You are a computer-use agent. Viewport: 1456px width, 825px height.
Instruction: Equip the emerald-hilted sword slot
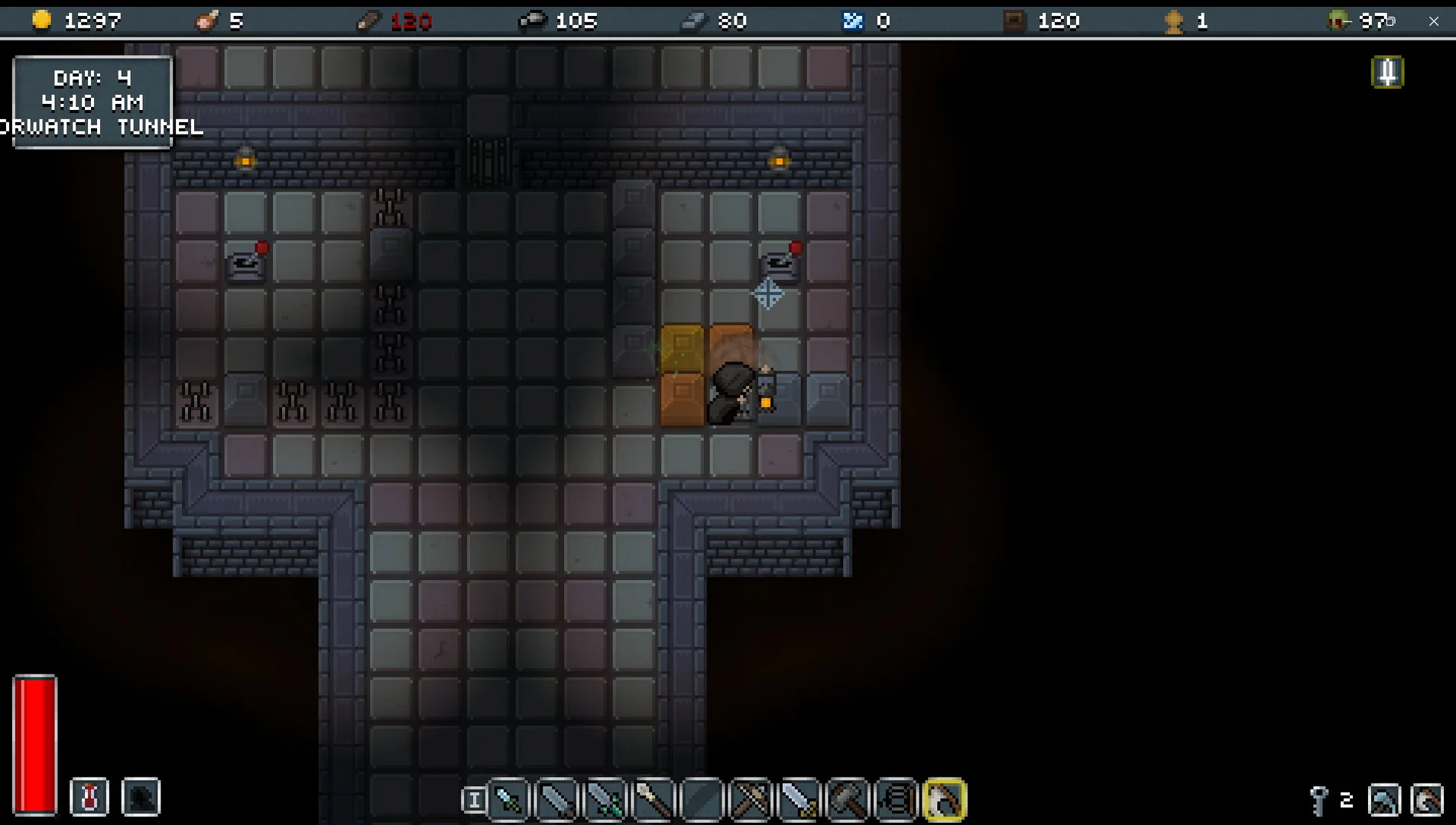pyautogui.click(x=605, y=800)
